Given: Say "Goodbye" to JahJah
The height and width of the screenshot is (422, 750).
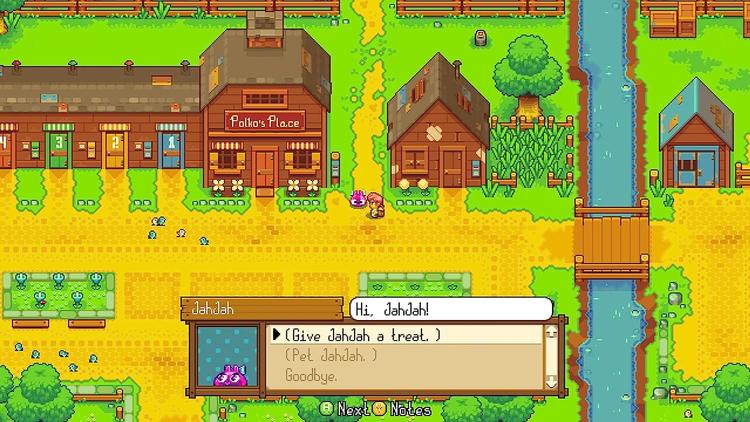Looking at the screenshot, I should click(x=310, y=376).
